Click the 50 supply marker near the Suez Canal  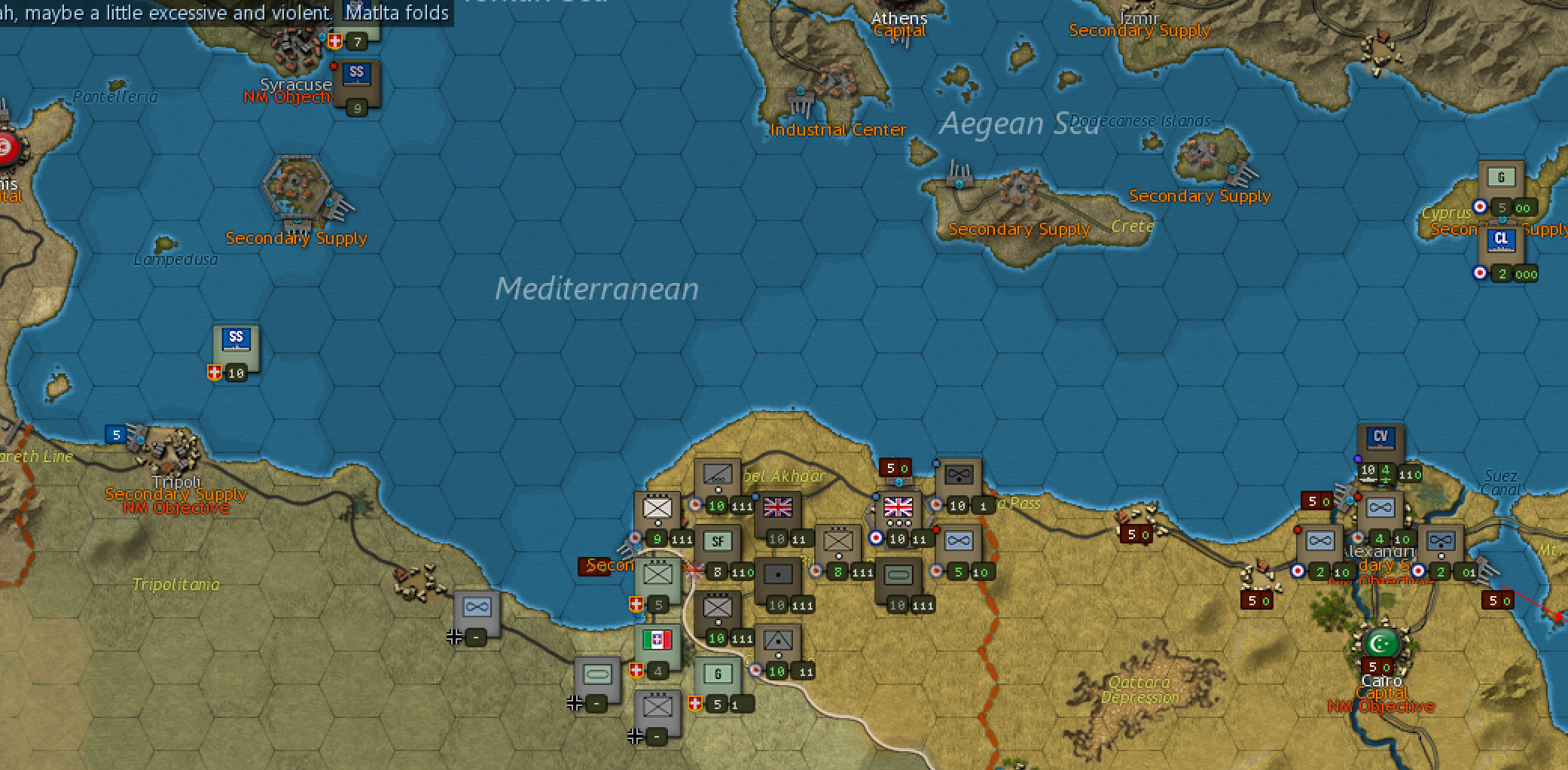(1497, 599)
